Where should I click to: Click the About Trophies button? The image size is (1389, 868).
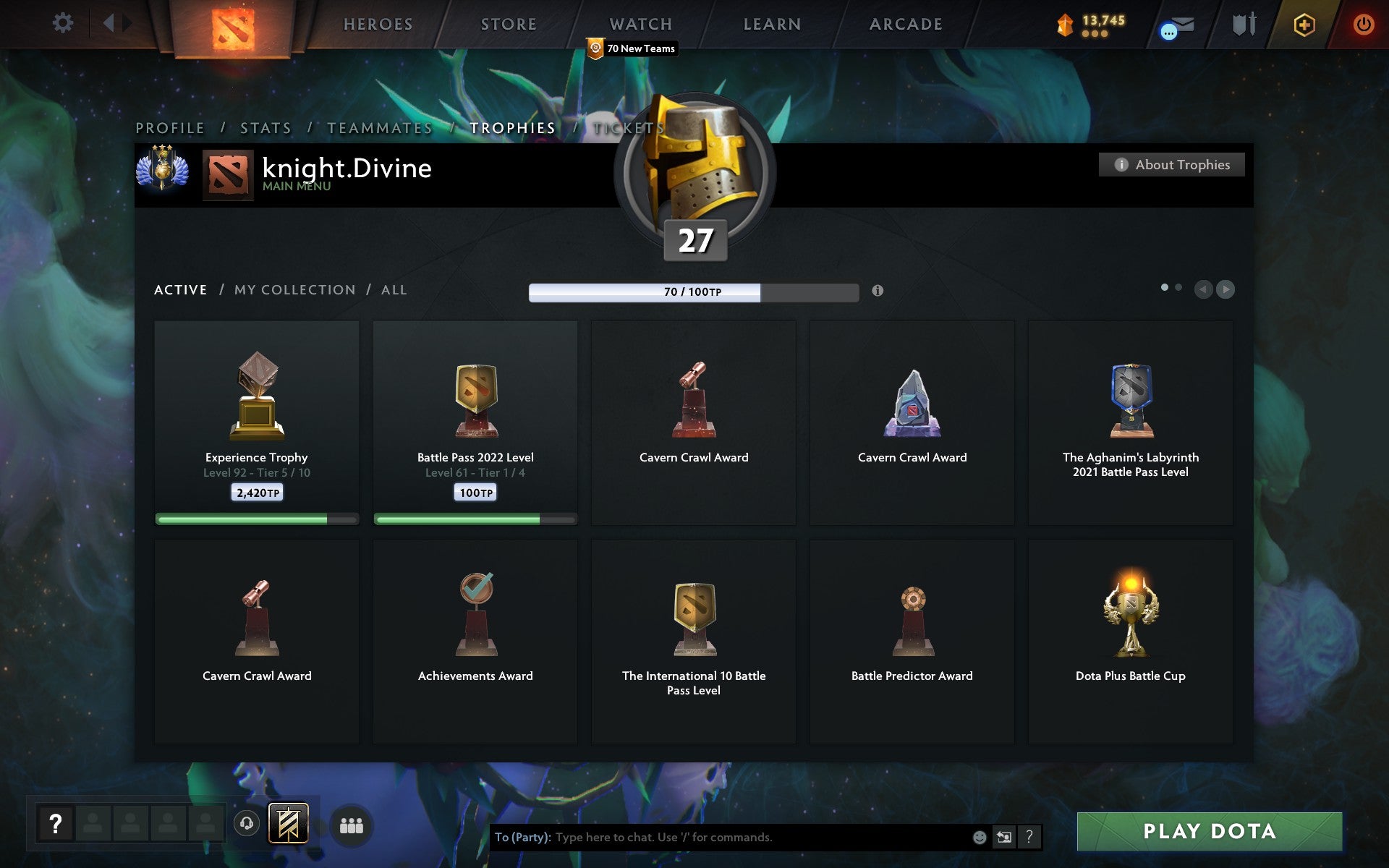point(1171,164)
